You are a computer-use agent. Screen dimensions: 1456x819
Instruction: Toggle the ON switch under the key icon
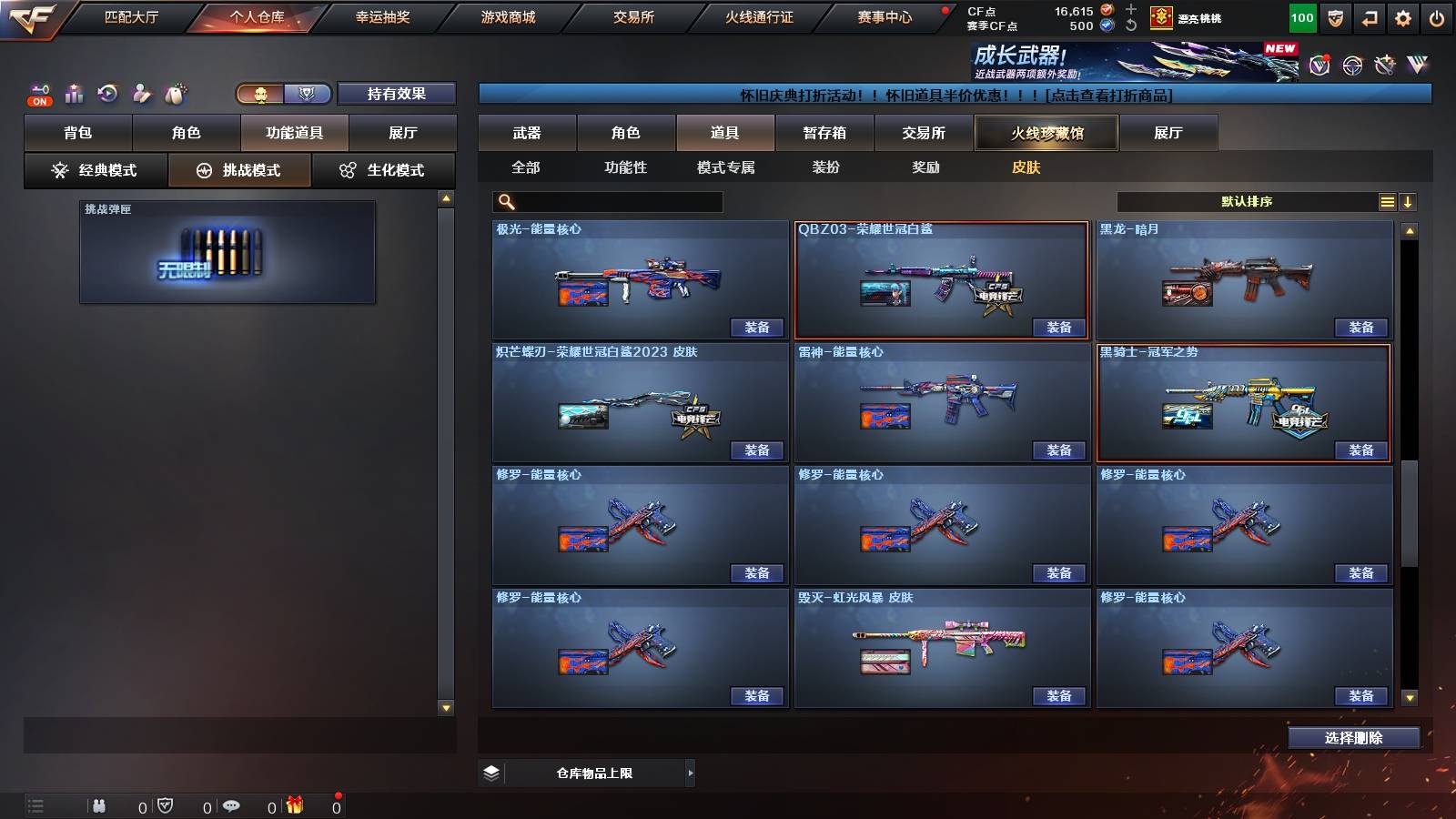click(38, 101)
